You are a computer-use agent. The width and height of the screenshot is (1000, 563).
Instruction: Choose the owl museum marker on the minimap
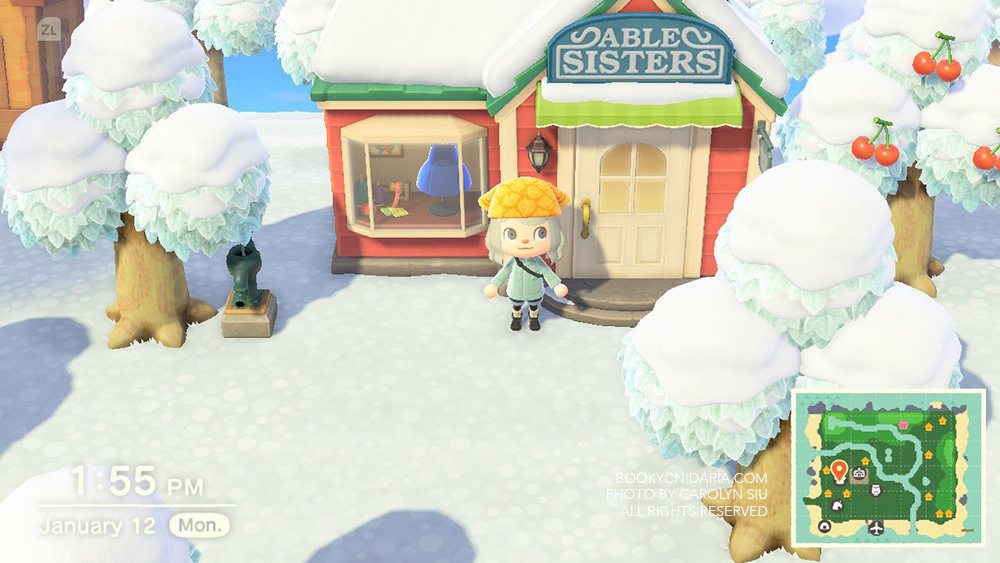point(877,490)
